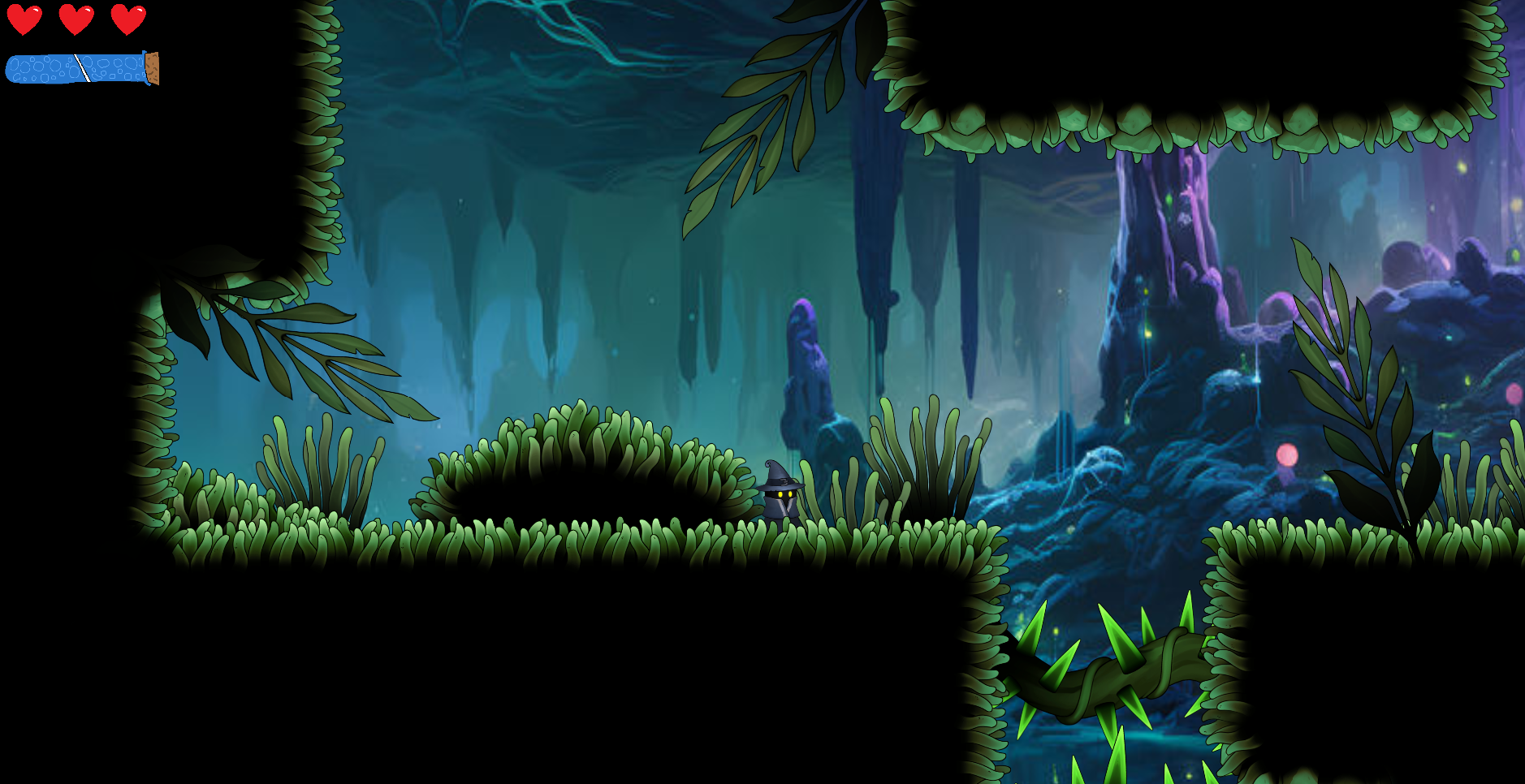Toggle the wizard's glowing left eye

tap(780, 494)
